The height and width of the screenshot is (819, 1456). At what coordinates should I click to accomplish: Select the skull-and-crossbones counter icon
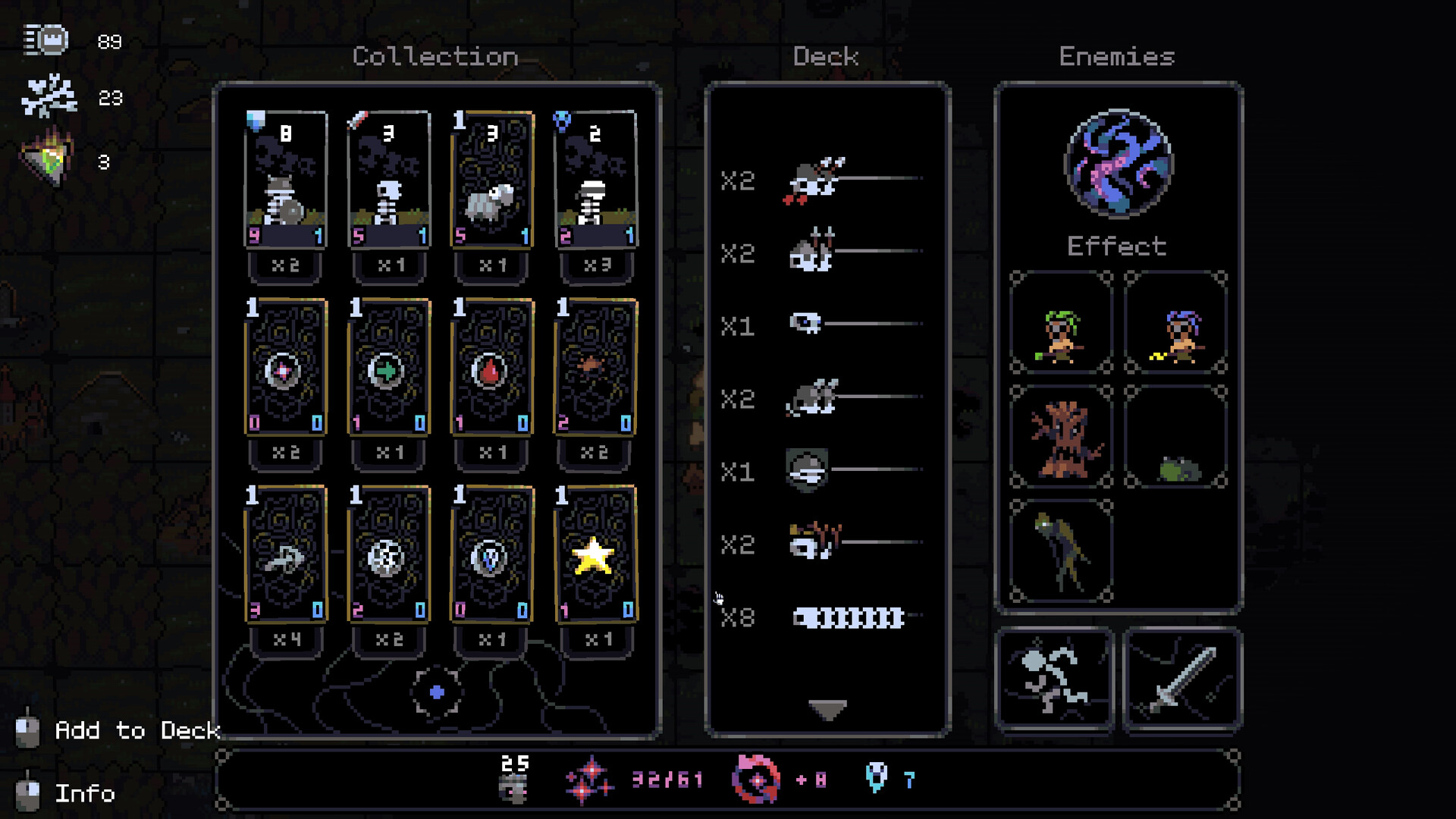click(x=47, y=97)
